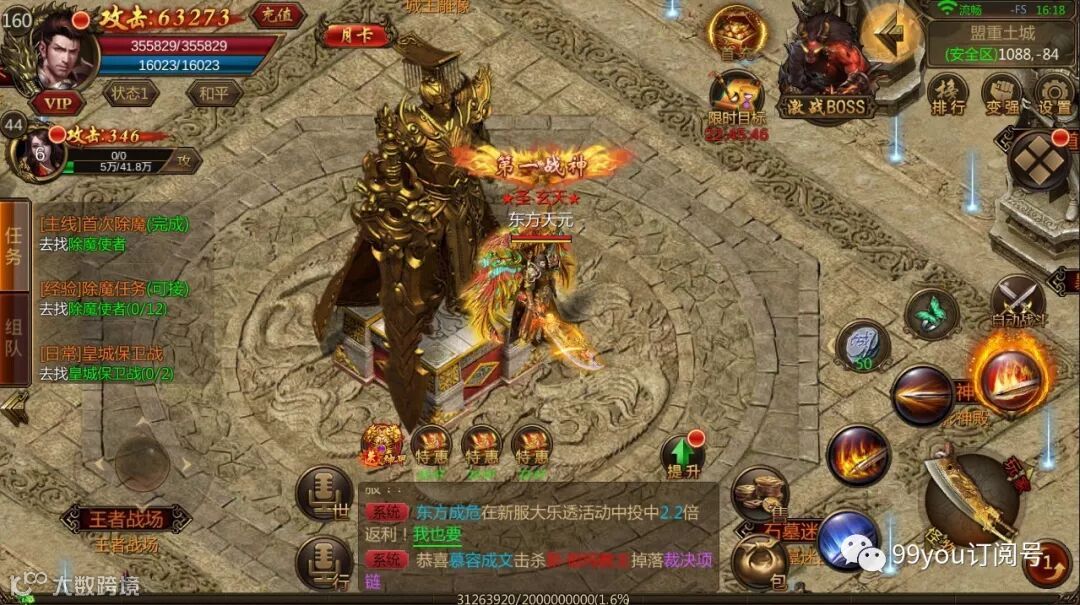The width and height of the screenshot is (1080, 605).
Task: Tap the red VIP badge
Action: [x=57, y=101]
